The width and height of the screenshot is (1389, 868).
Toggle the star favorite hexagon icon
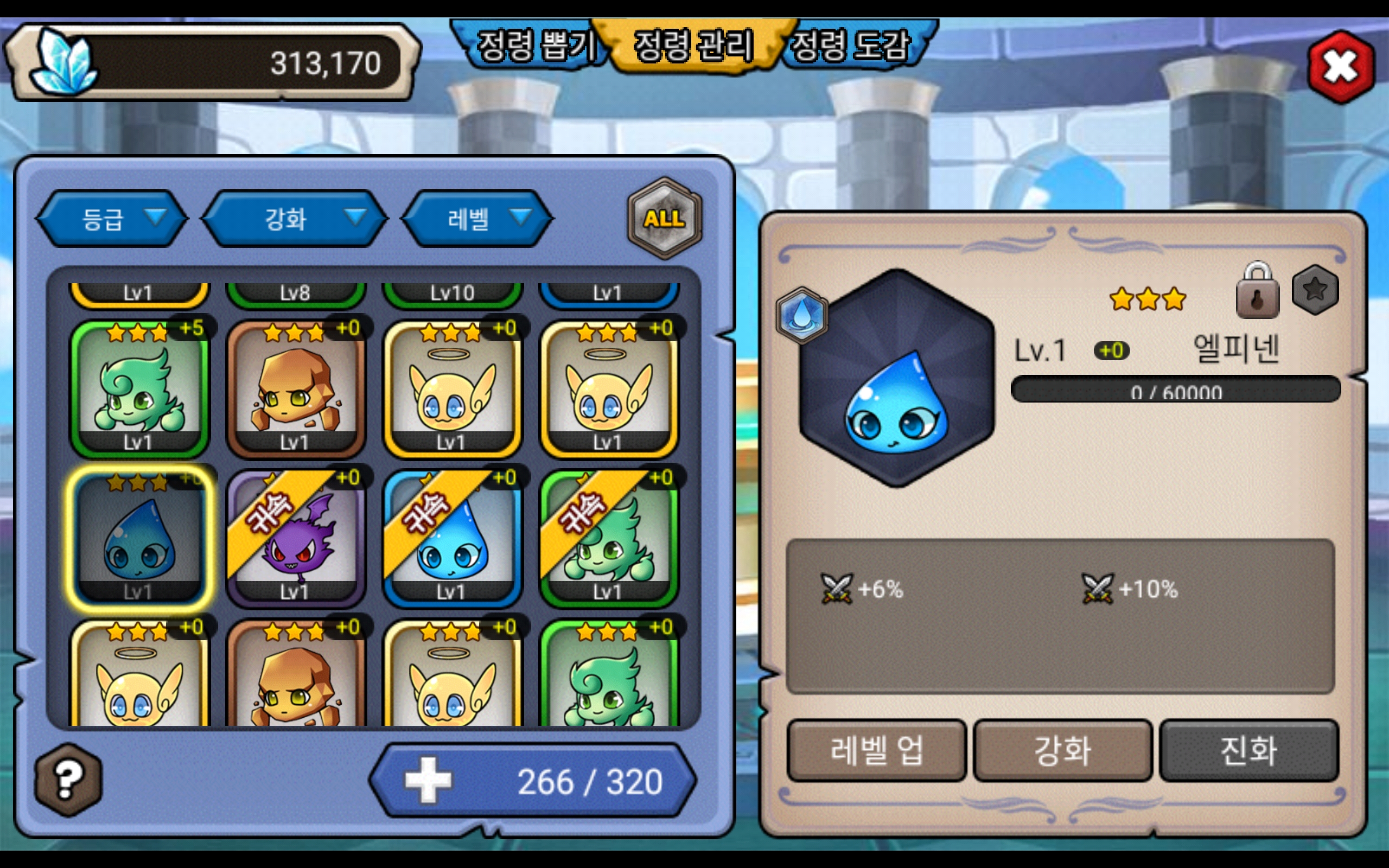pos(1315,290)
